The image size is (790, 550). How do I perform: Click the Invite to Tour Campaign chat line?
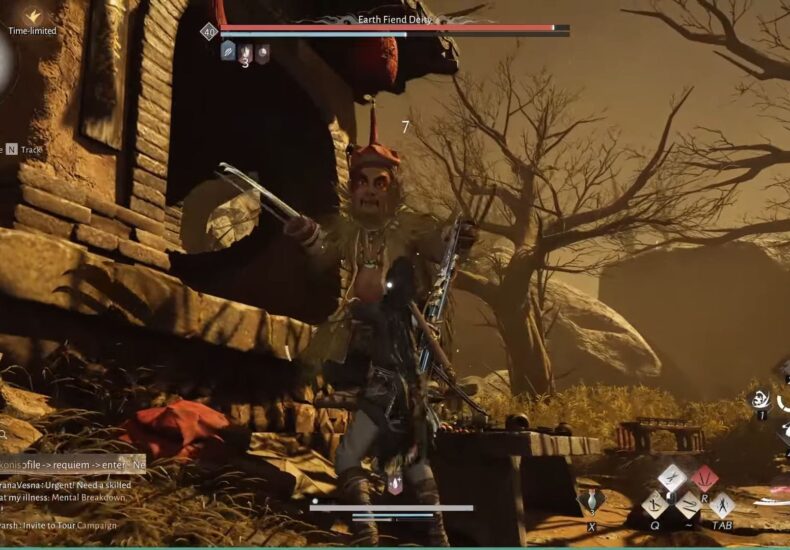point(60,525)
